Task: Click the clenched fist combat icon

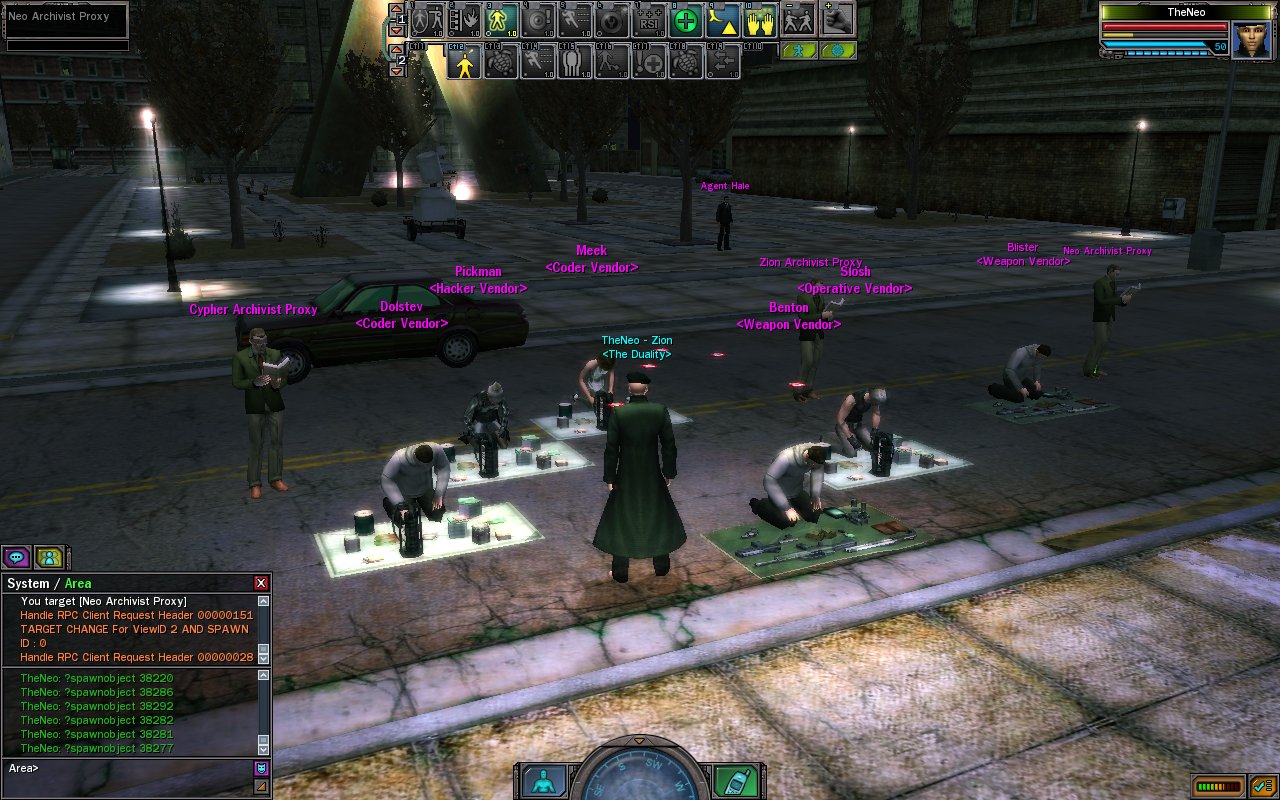Action: click(x=837, y=19)
